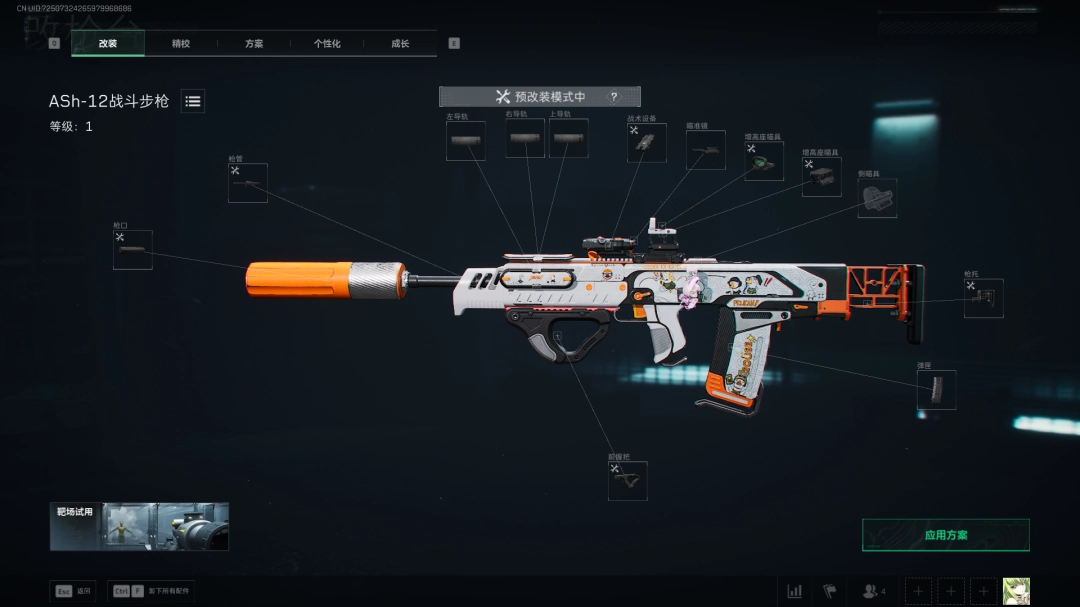Select the 枪托 stock attachment slot
Image resolution: width=1080 pixels, height=607 pixels.
coord(984,298)
